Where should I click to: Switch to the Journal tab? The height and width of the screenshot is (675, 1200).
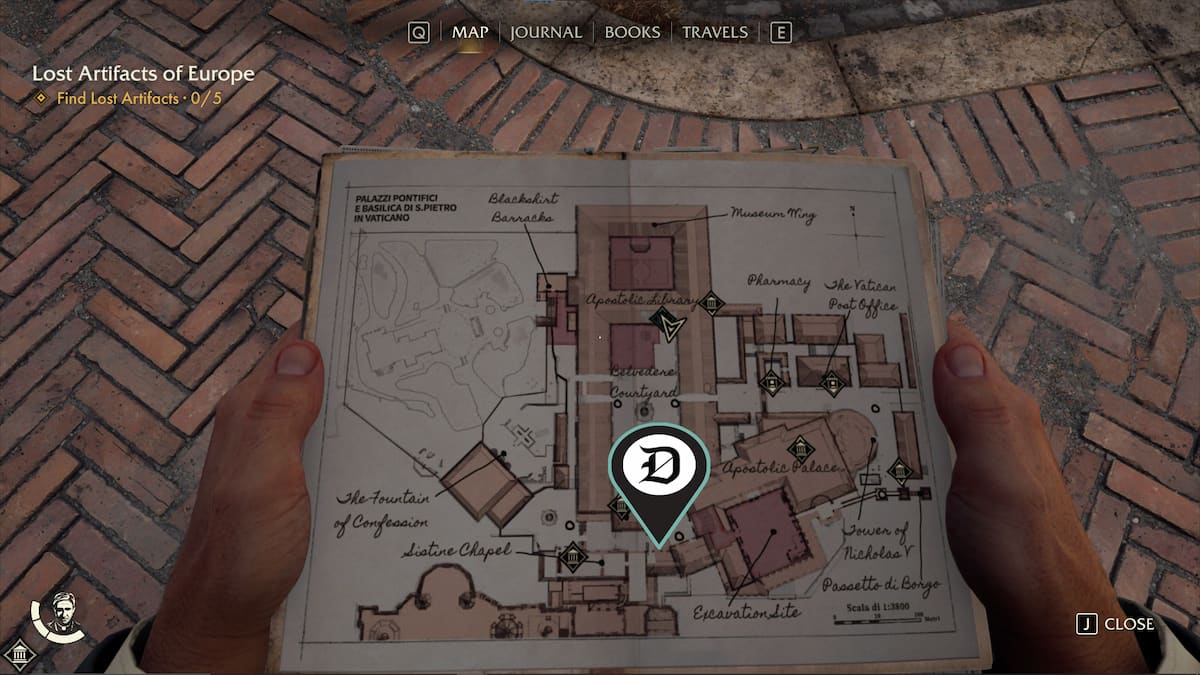(x=545, y=32)
